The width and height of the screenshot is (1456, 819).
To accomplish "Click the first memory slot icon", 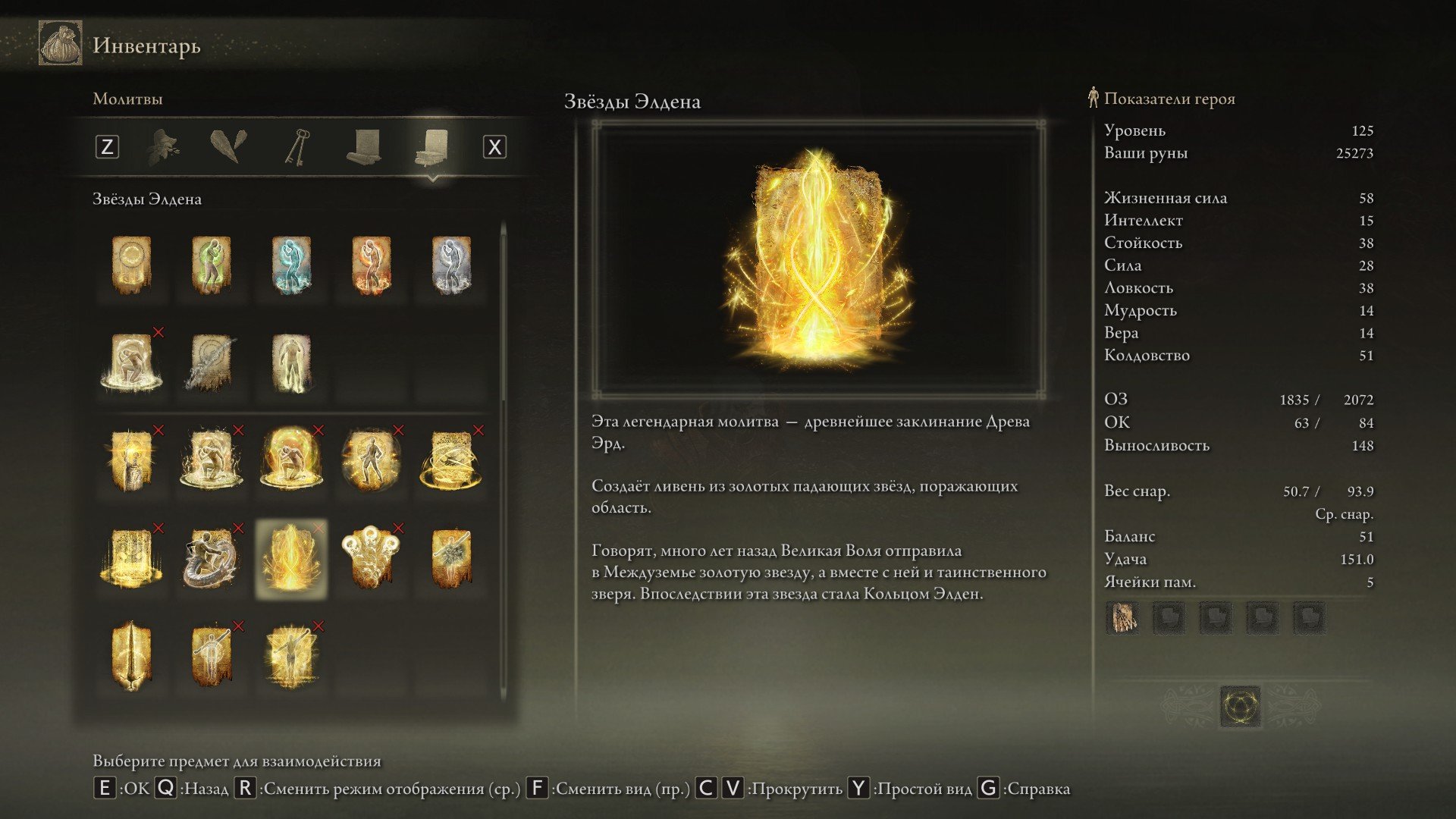I will tap(1122, 618).
